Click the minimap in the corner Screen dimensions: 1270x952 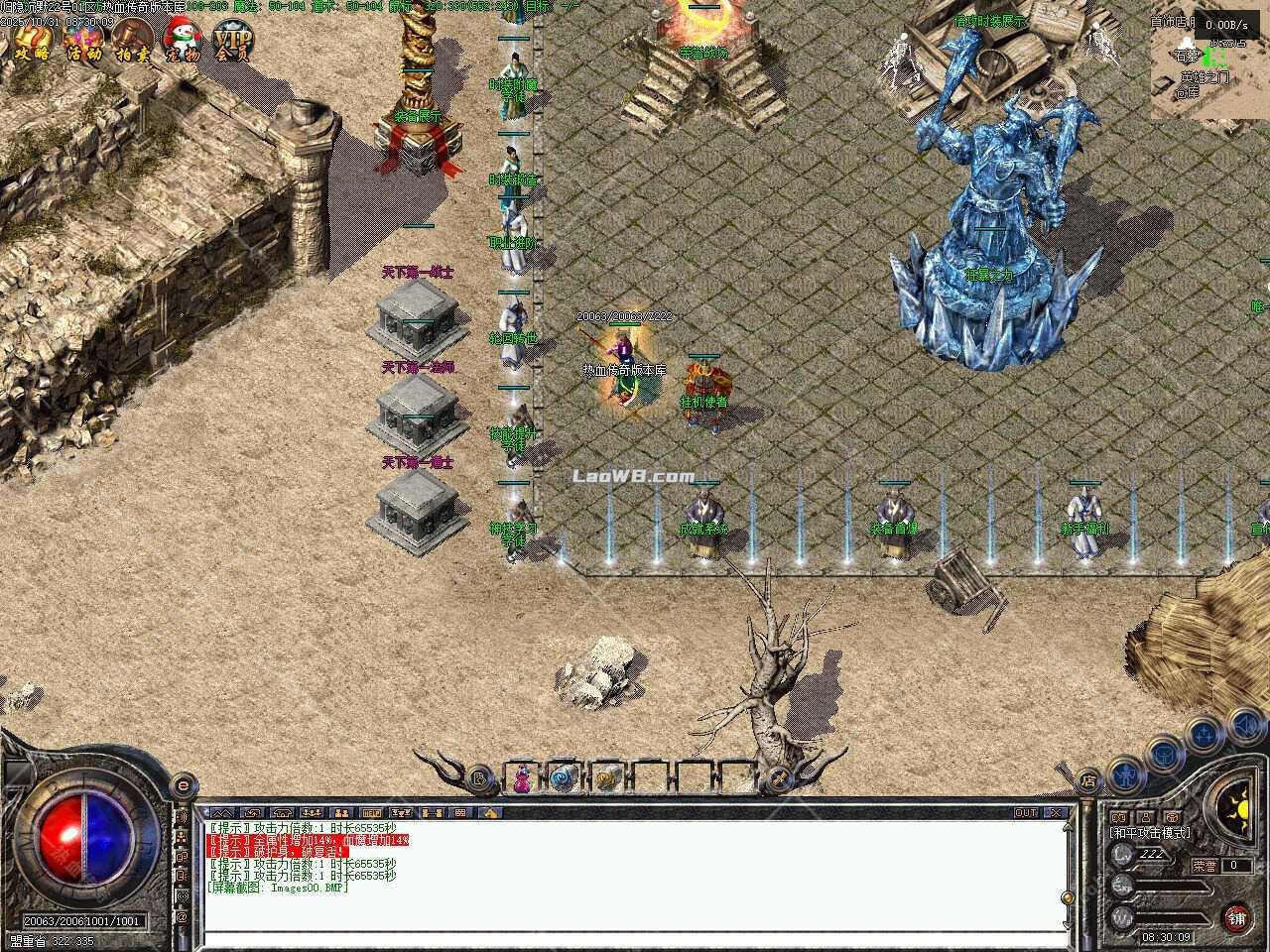click(x=1209, y=64)
